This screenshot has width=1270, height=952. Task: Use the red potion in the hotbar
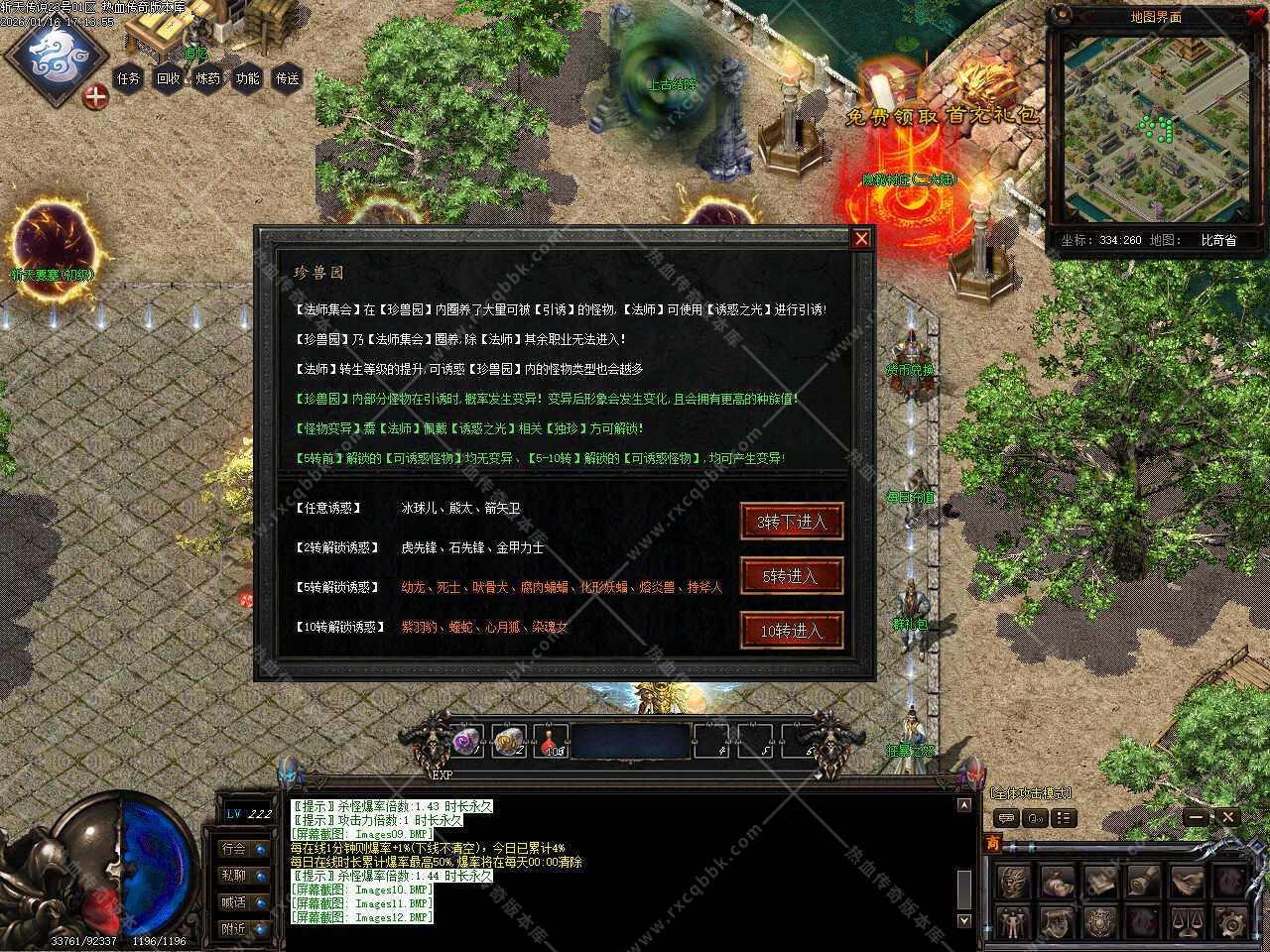(x=552, y=741)
